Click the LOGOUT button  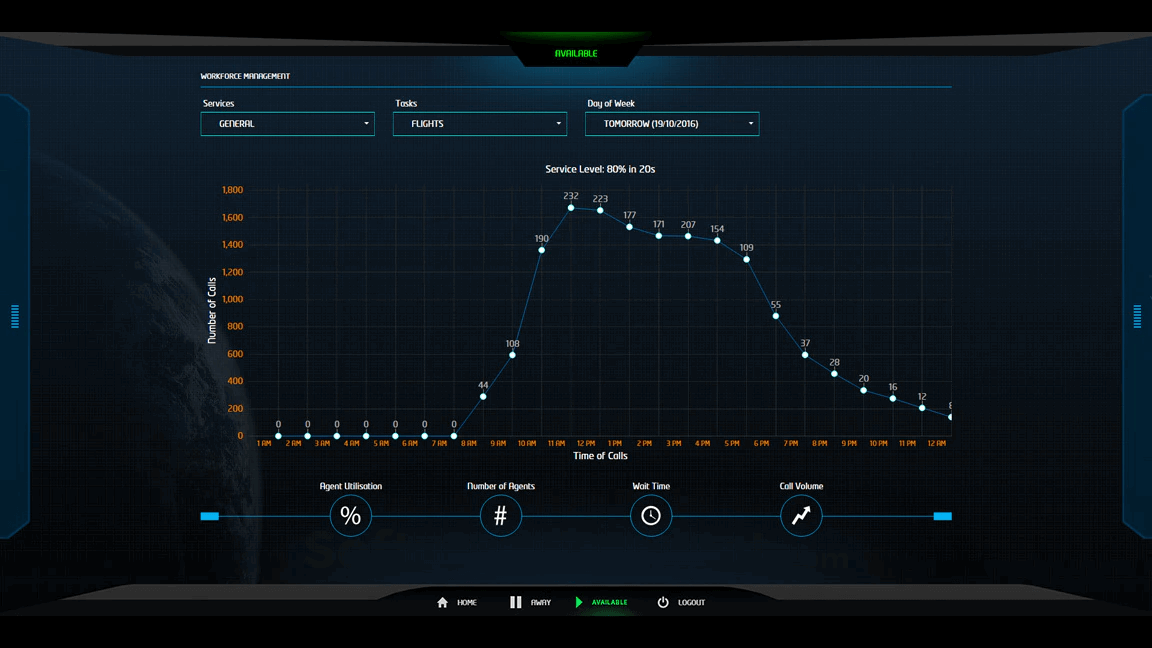tap(681, 603)
